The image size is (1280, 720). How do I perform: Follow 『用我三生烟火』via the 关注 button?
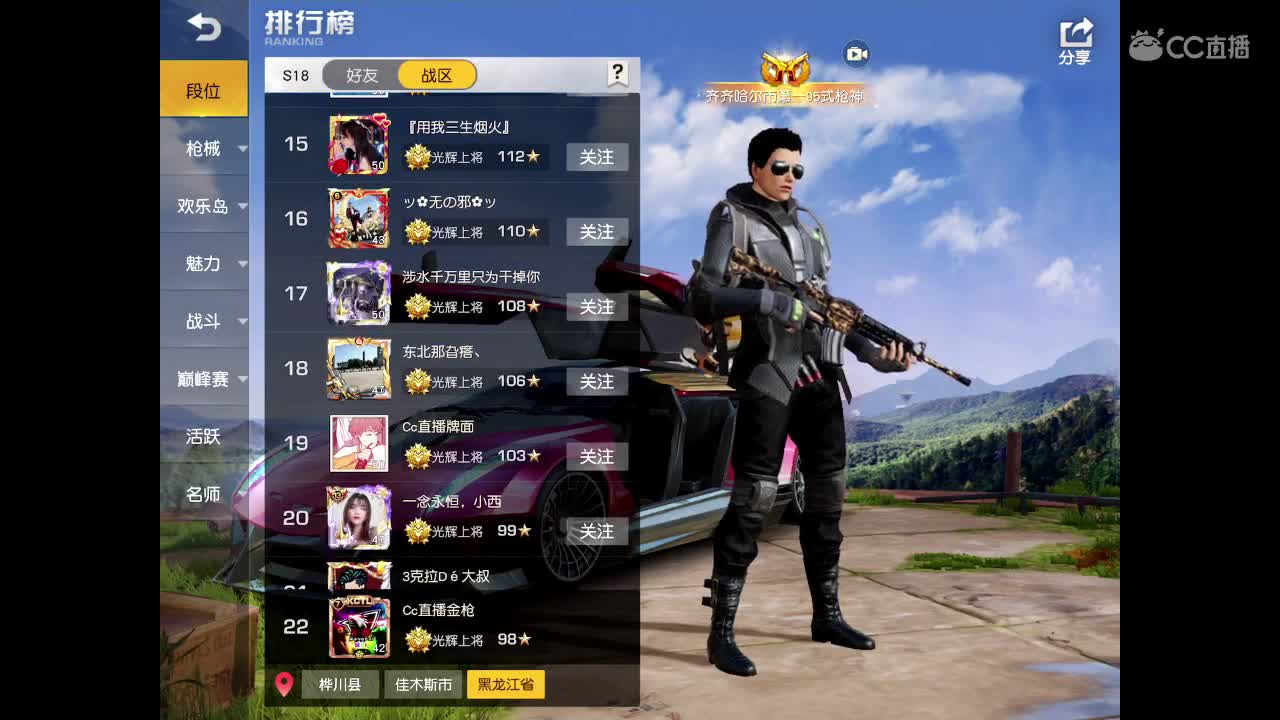click(x=597, y=157)
